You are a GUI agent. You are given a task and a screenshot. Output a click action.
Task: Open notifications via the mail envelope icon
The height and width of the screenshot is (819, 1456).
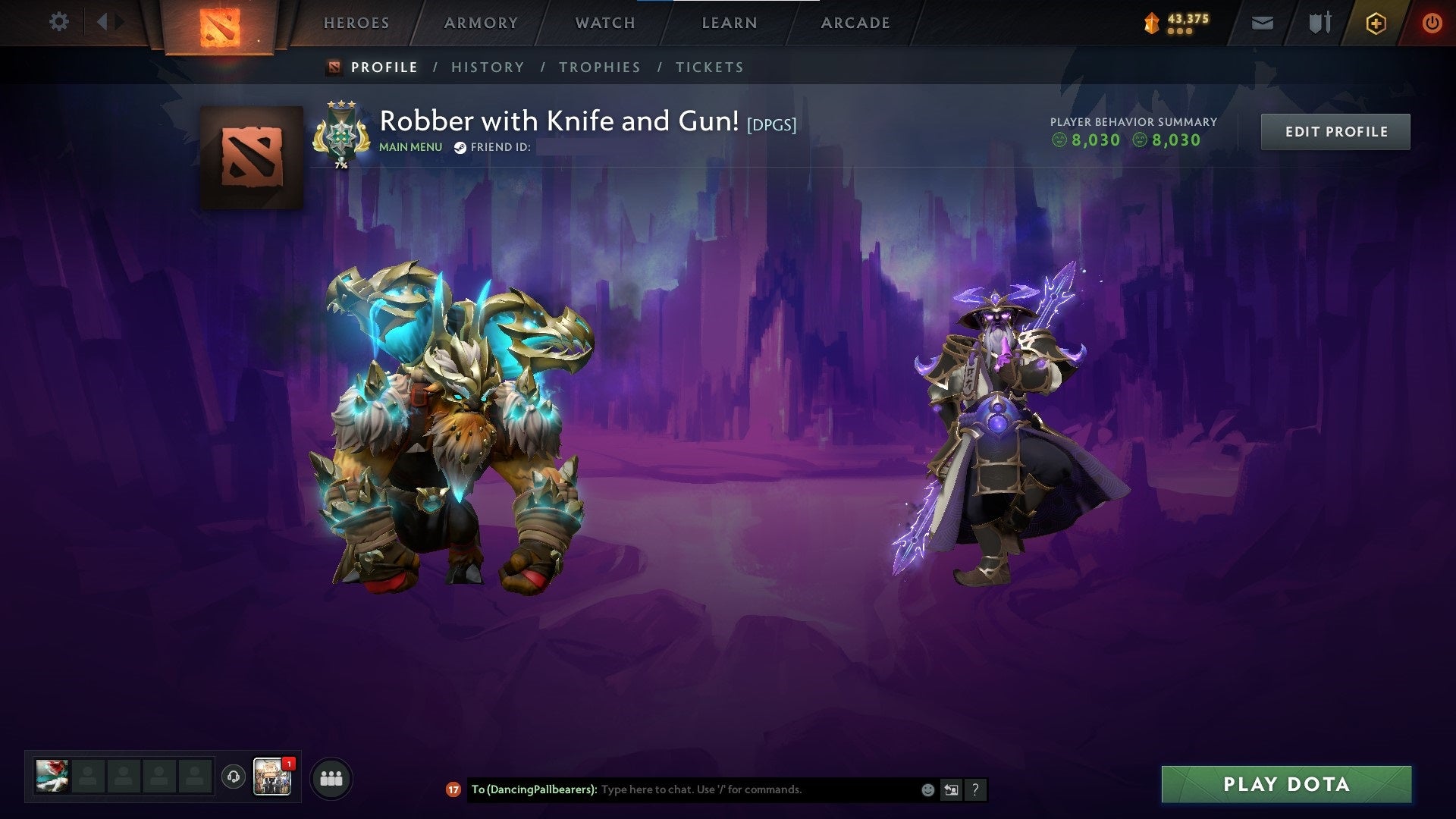point(1262,23)
